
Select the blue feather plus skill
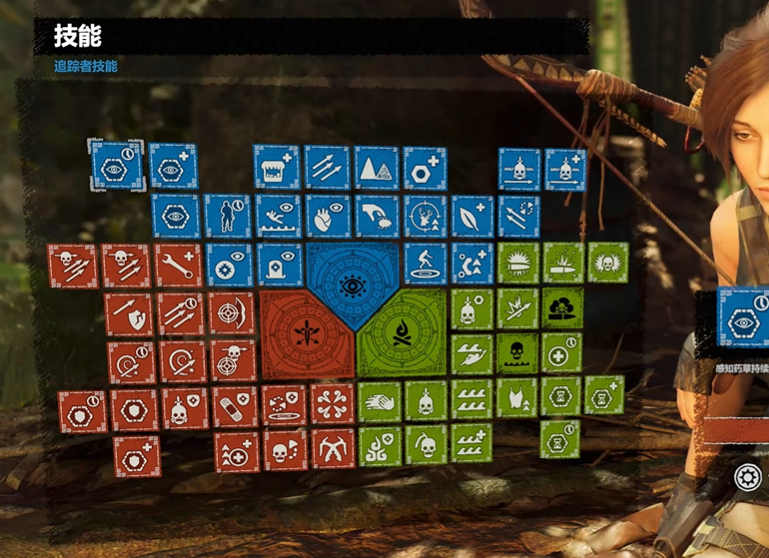pyautogui.click(x=472, y=216)
